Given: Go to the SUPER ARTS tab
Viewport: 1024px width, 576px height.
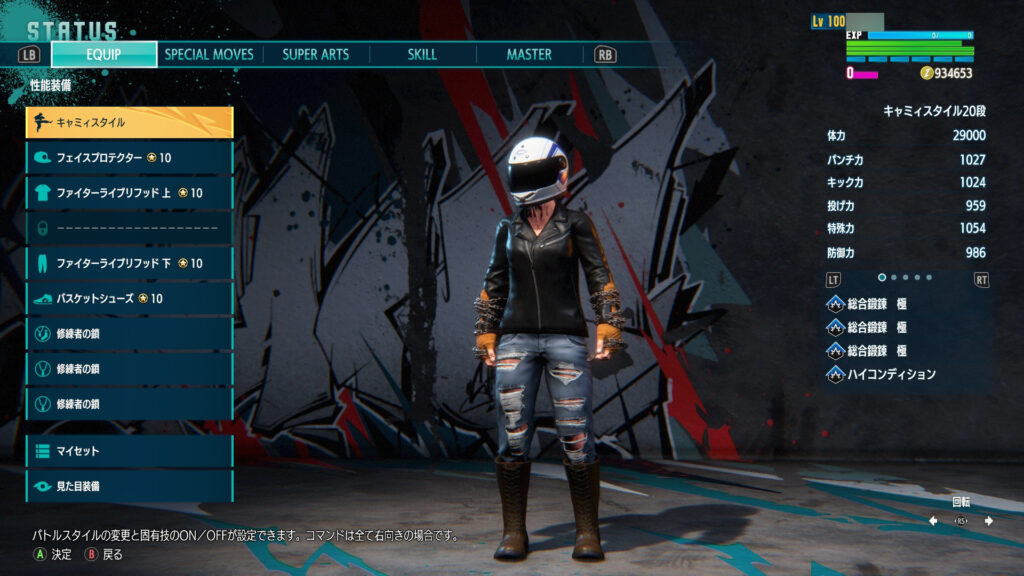Looking at the screenshot, I should tap(315, 54).
